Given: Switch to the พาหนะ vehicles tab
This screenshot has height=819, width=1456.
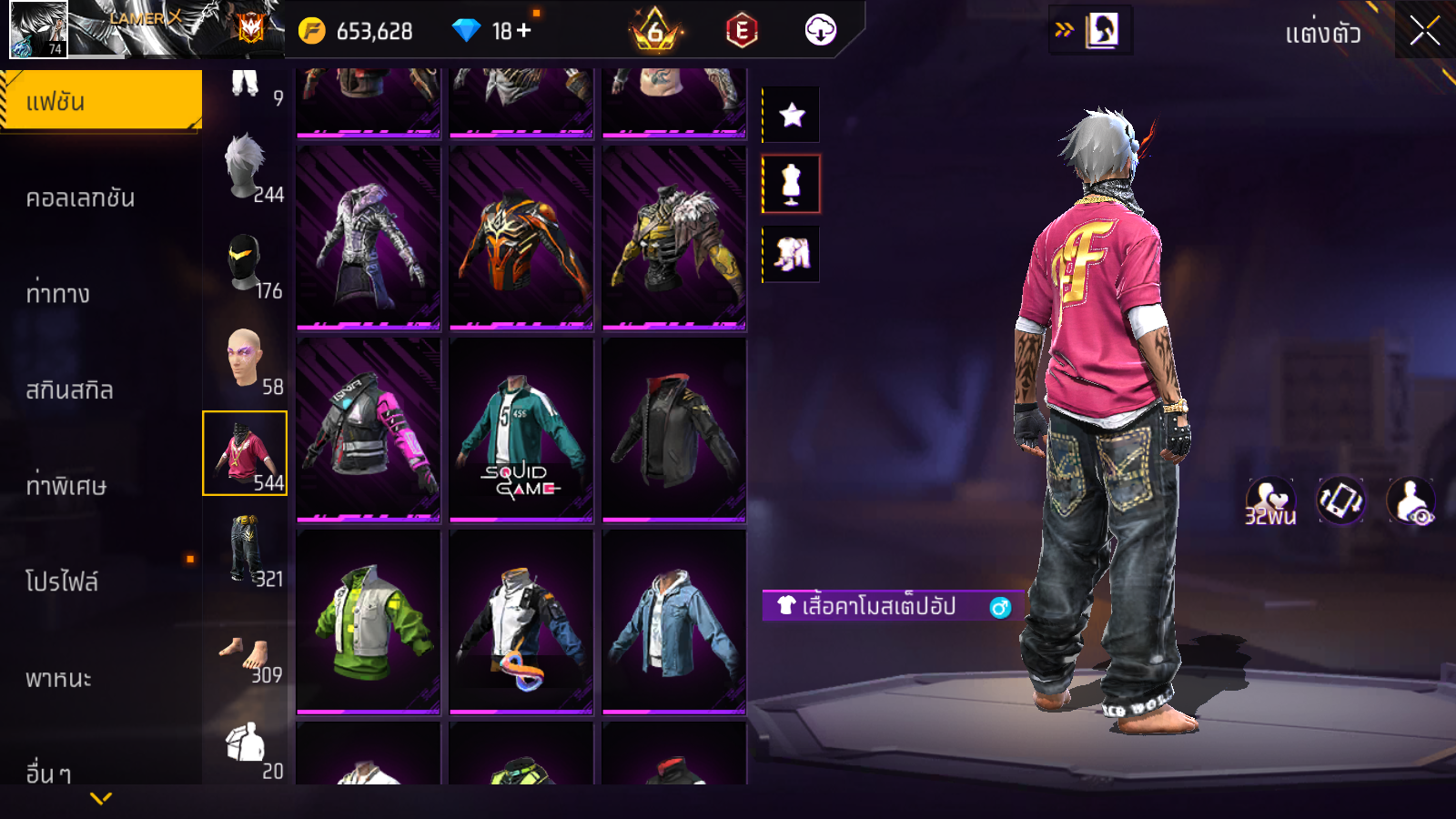Looking at the screenshot, I should click(x=59, y=679).
